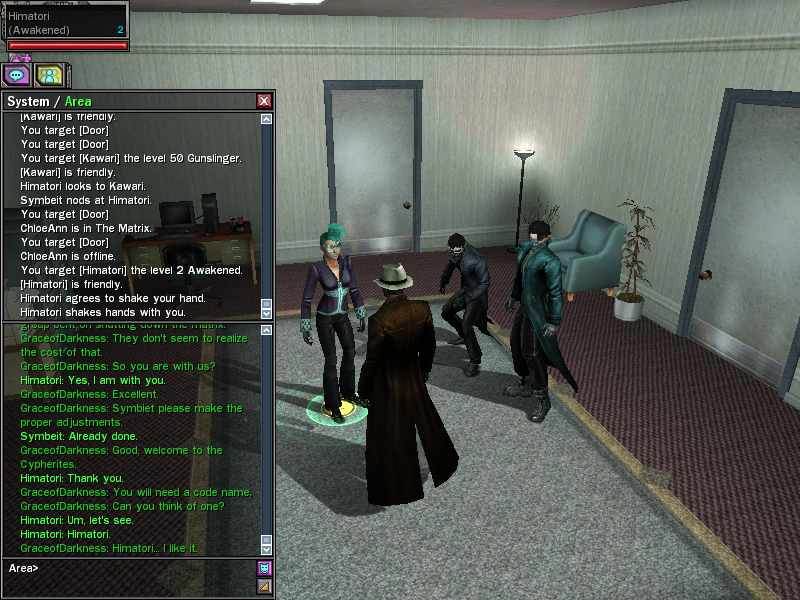Close the System / Area chat window

264,101
